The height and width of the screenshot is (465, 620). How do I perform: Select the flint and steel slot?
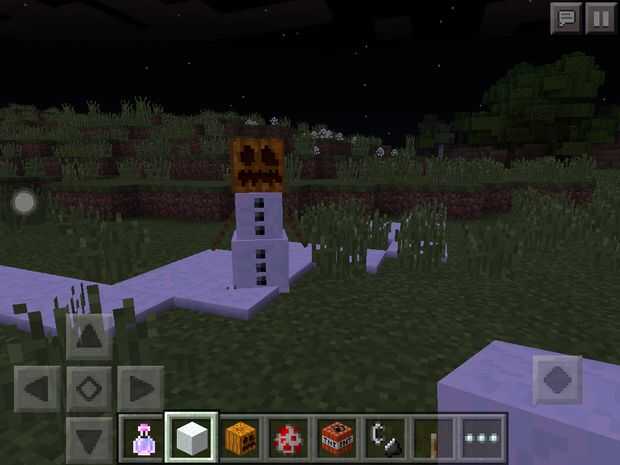[385, 438]
